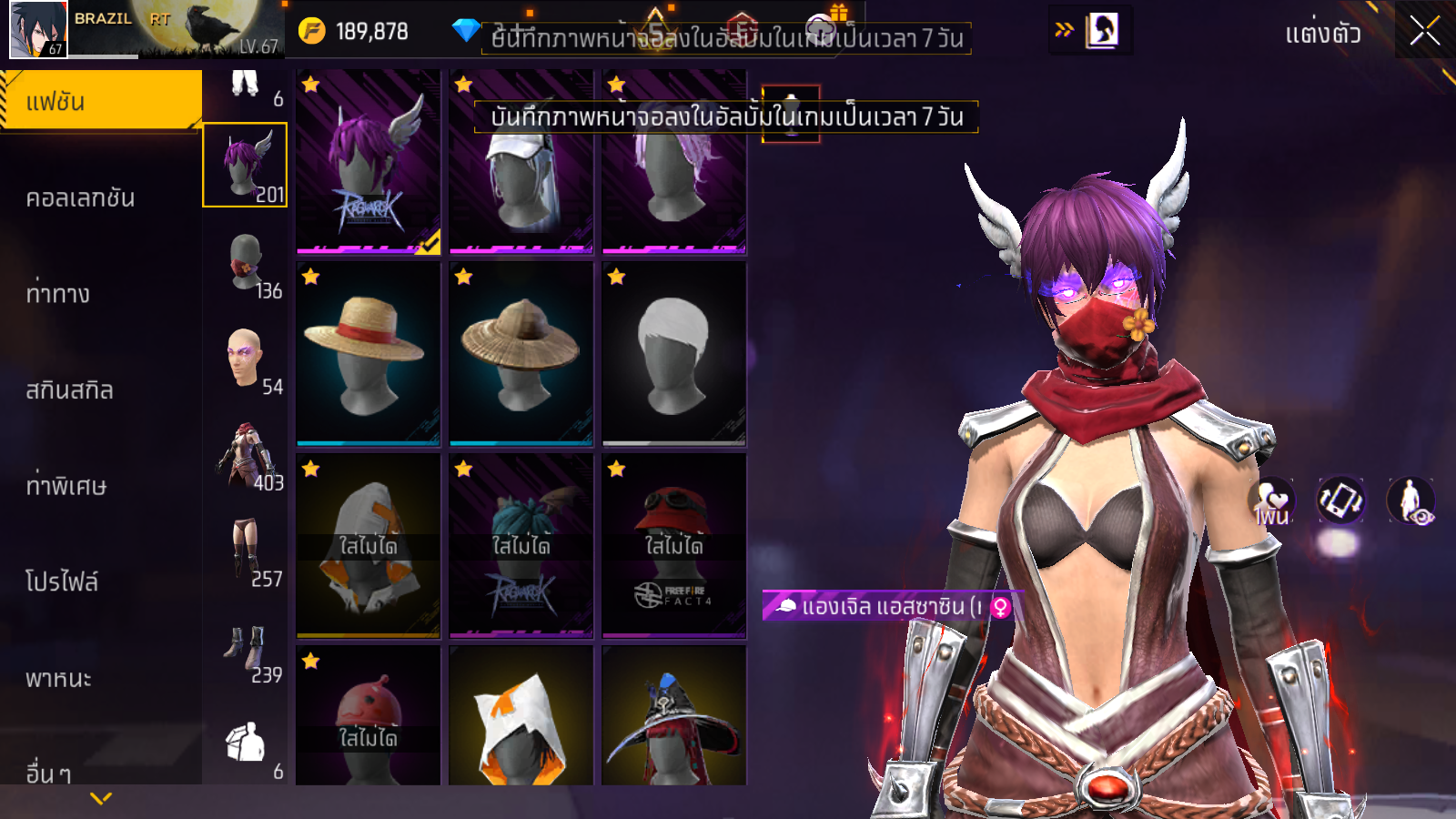Switch to the แฟชัน fashion tab
The width and height of the screenshot is (1456, 819).
[x=100, y=101]
